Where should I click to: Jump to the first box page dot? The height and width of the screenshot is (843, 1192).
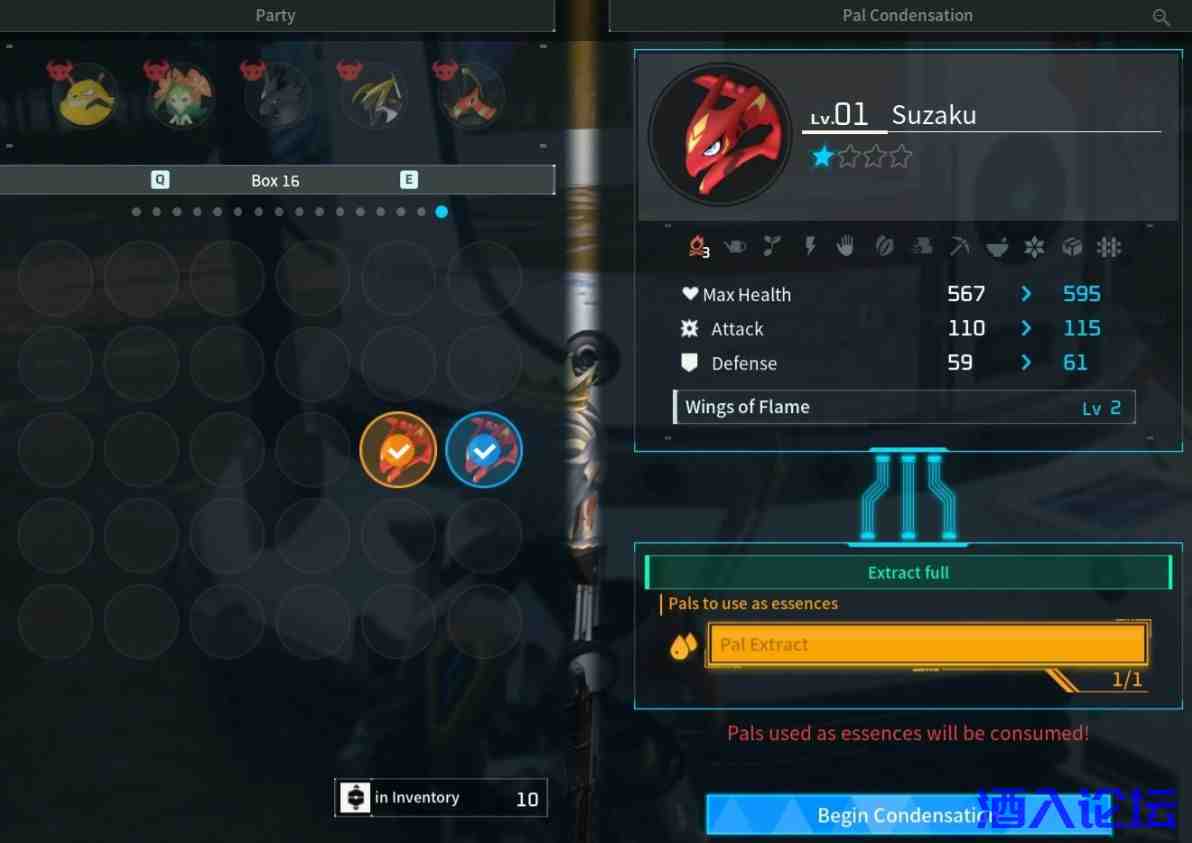[x=136, y=212]
